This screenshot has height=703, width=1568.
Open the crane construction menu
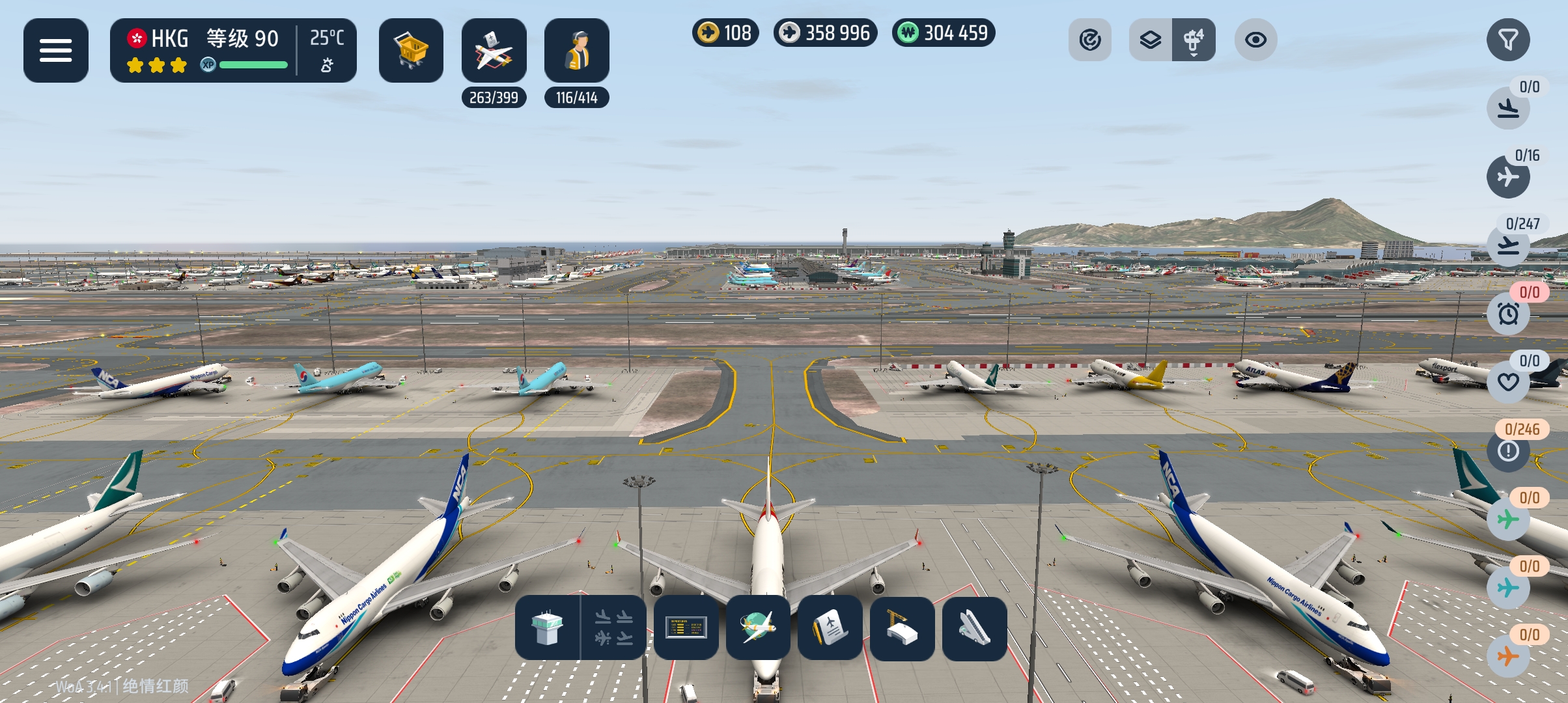click(x=902, y=628)
